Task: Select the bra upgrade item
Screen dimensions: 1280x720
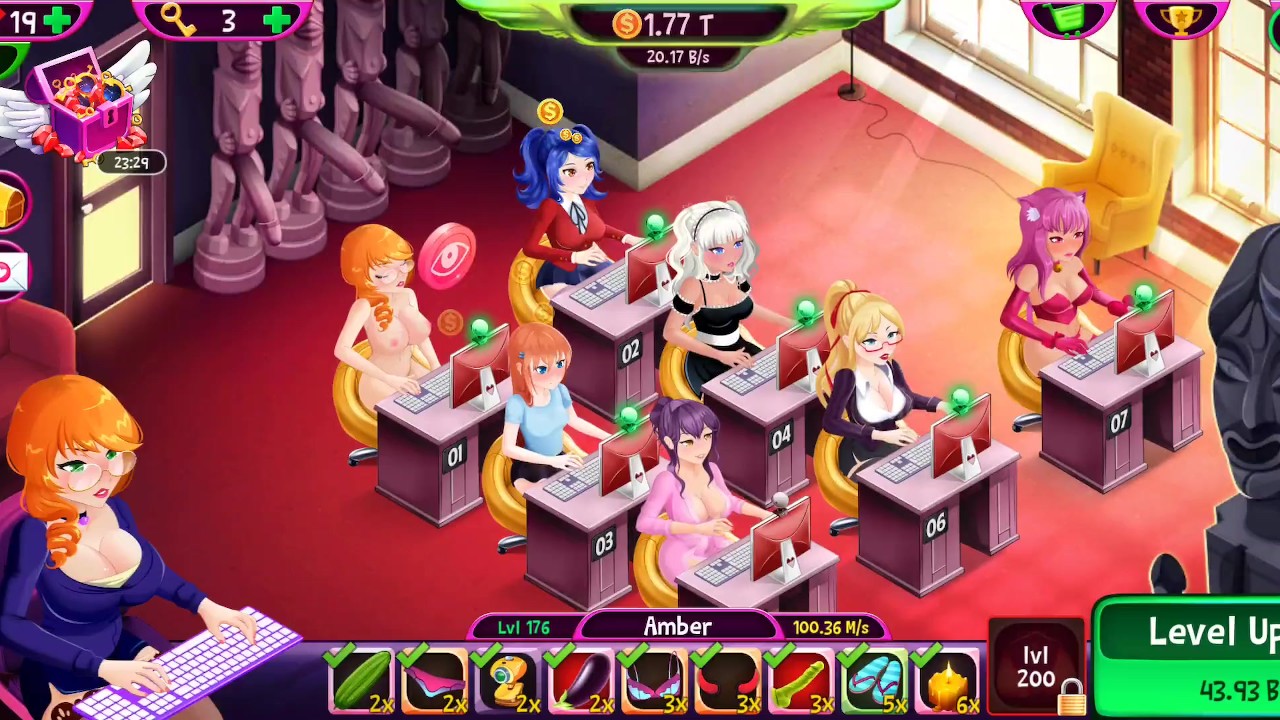Action: (x=654, y=680)
